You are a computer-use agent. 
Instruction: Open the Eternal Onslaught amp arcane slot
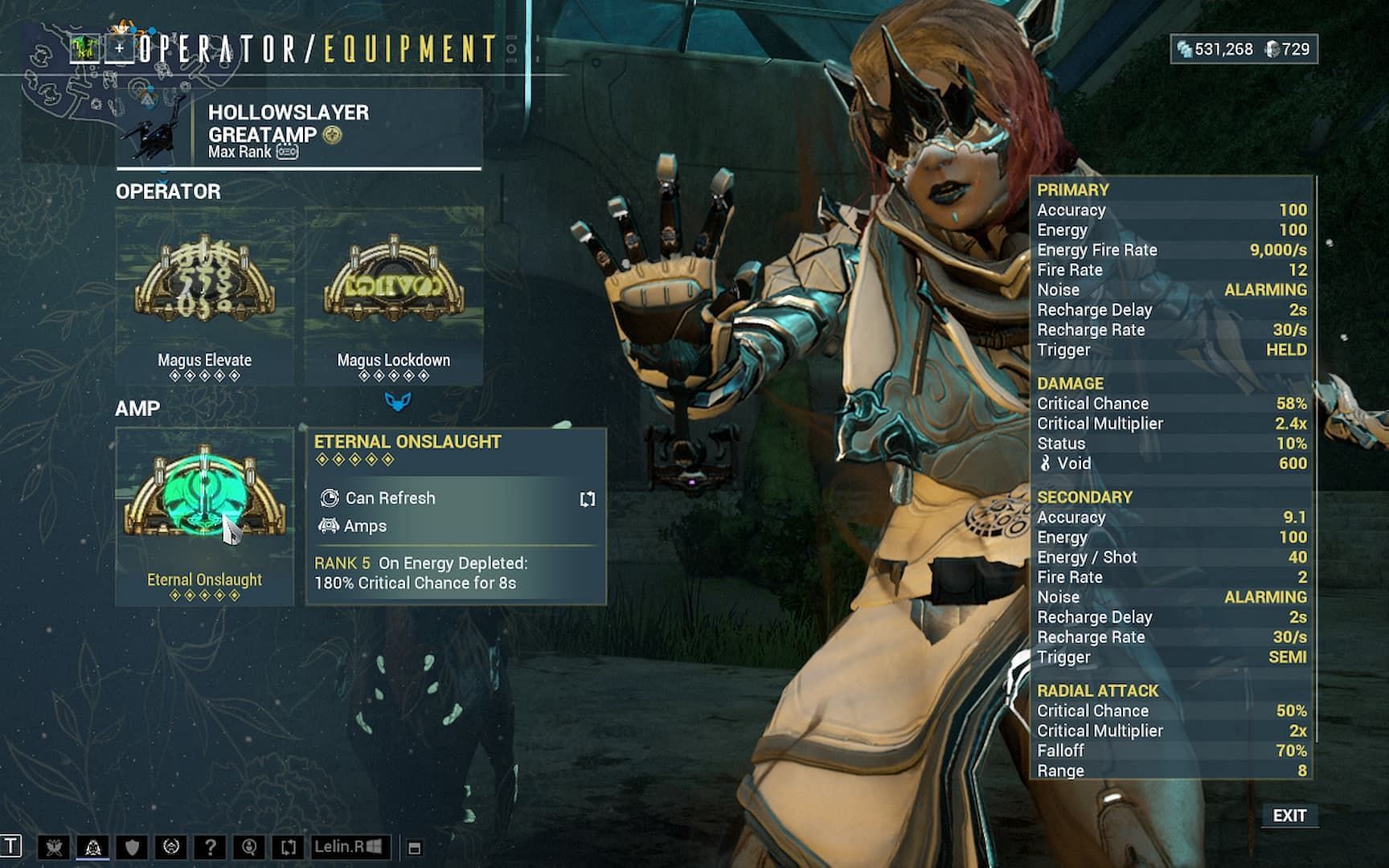click(204, 515)
